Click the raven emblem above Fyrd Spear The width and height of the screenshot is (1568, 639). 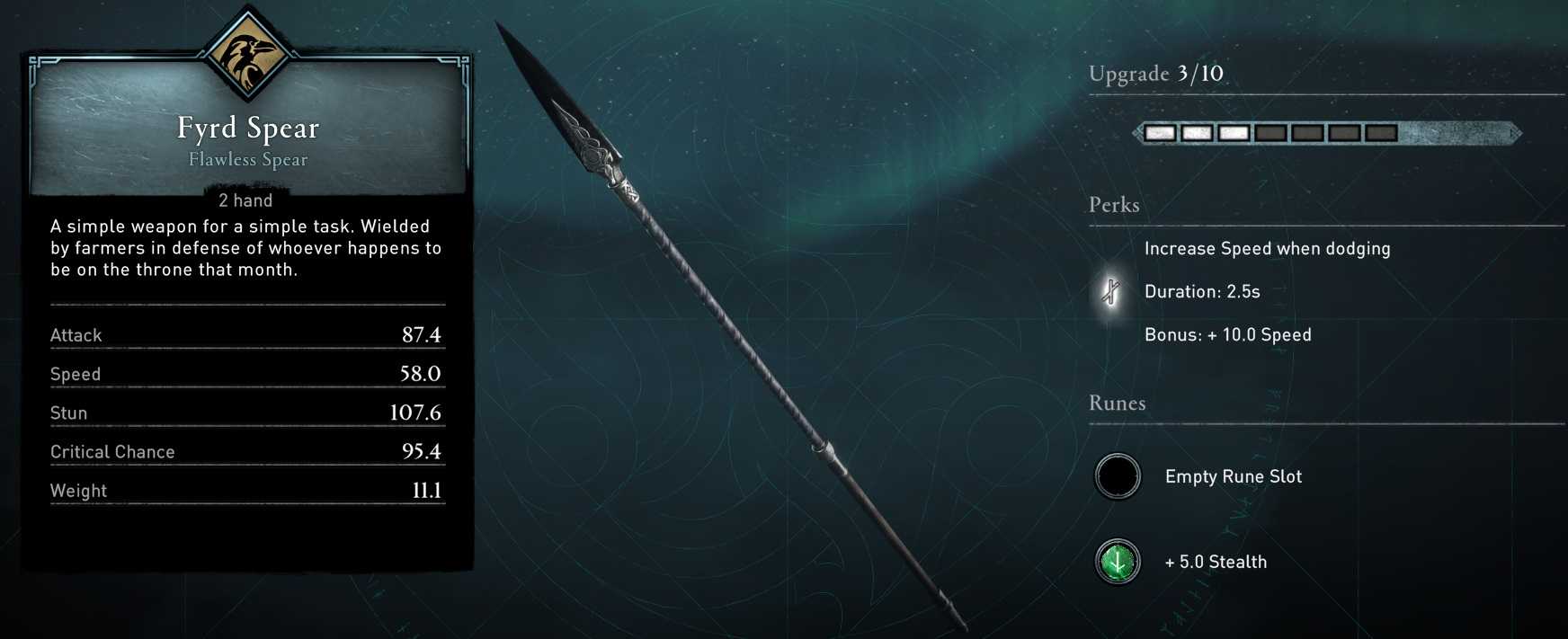tap(246, 56)
